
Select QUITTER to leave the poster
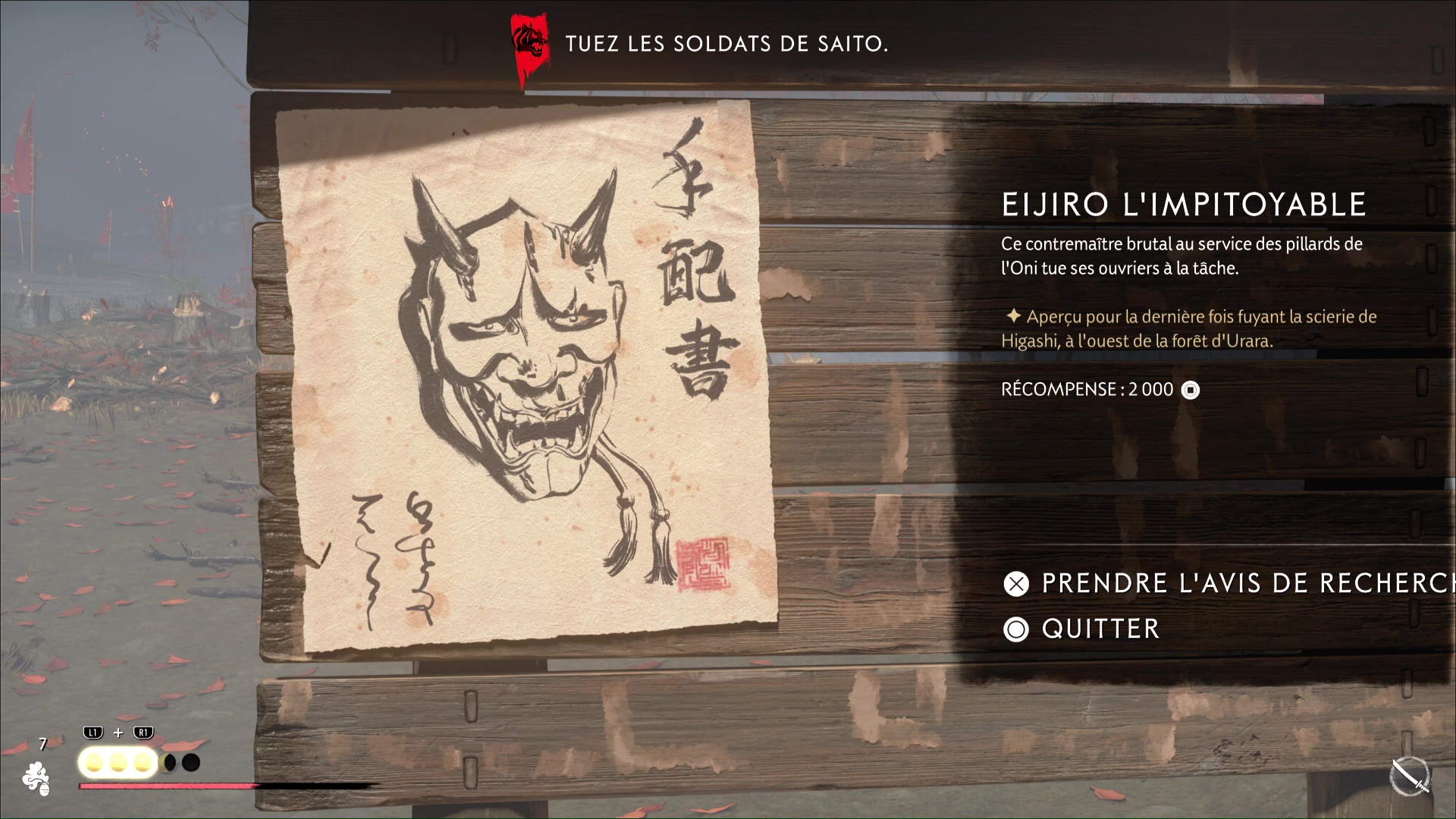(1099, 629)
